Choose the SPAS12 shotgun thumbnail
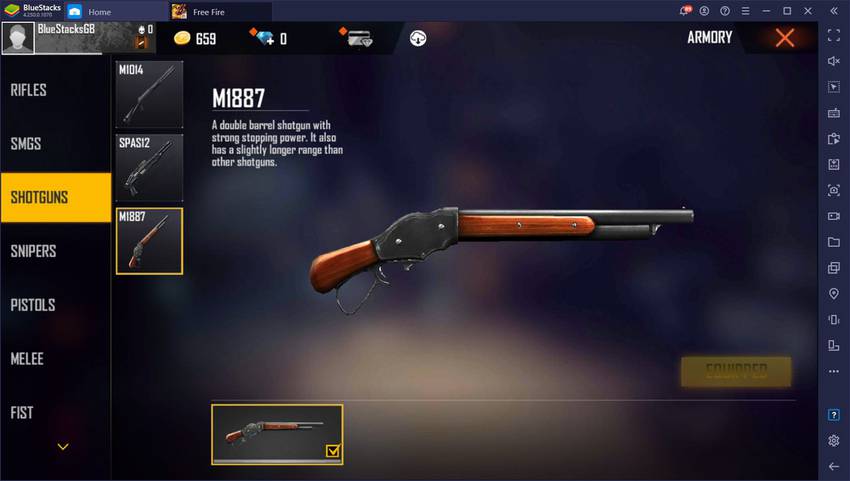This screenshot has height=481, width=850. [149, 167]
